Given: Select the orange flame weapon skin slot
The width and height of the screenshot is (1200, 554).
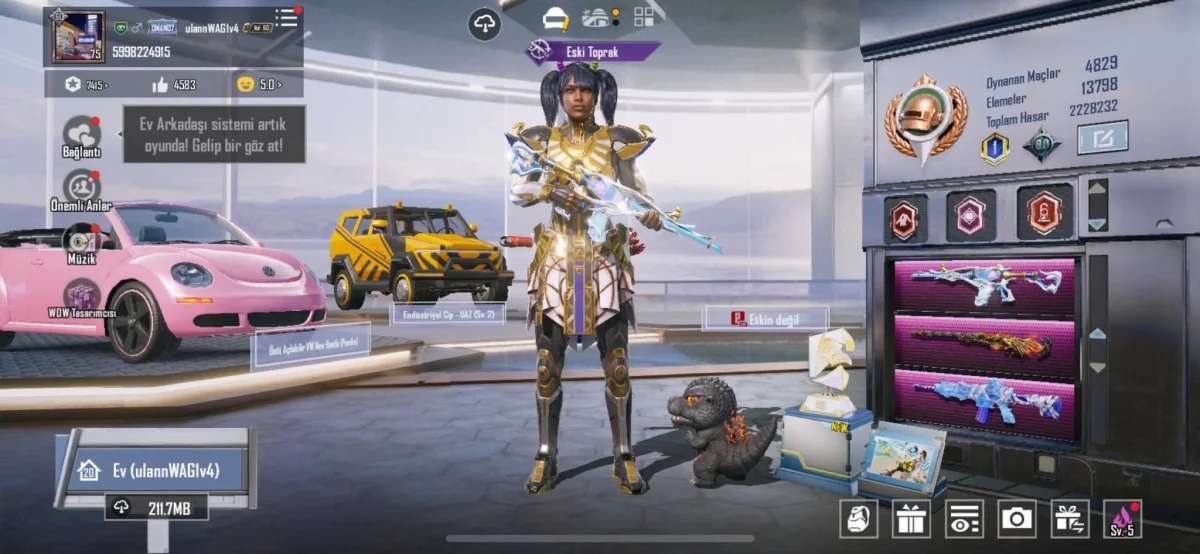Looking at the screenshot, I should tap(984, 344).
